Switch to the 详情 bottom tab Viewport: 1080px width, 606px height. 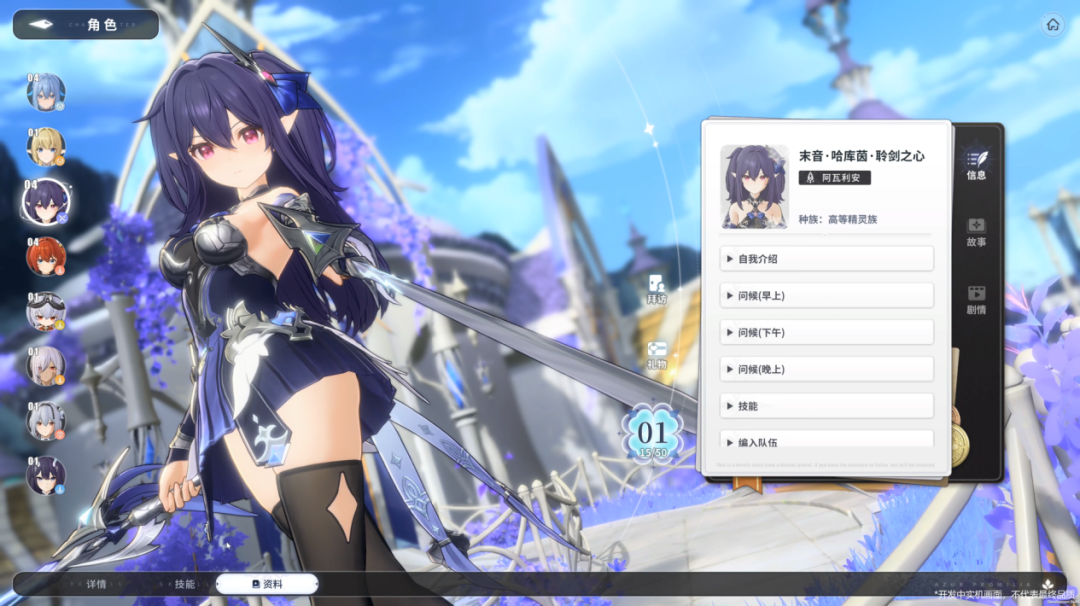point(96,584)
